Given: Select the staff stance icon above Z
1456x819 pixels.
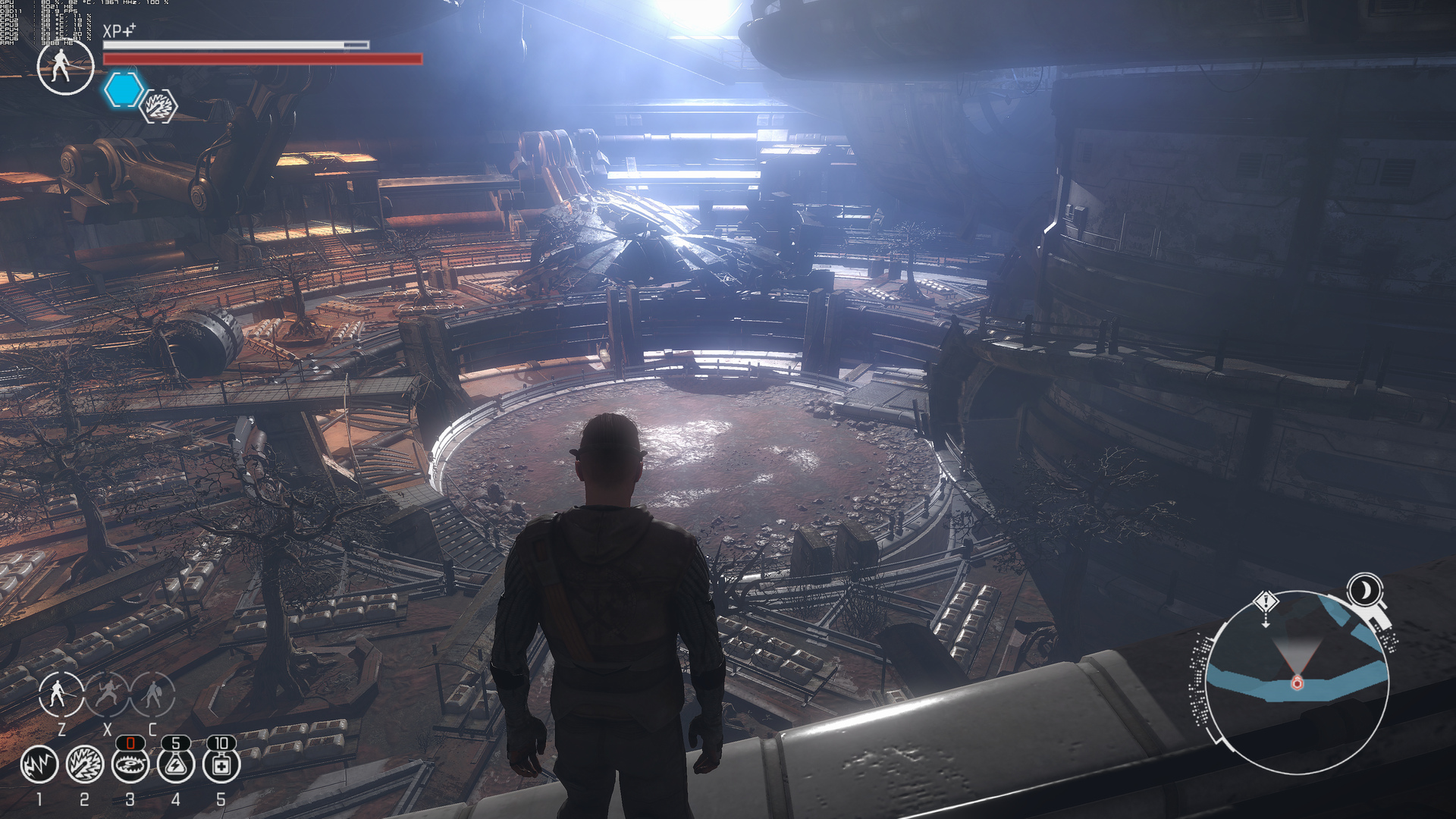Looking at the screenshot, I should click(x=60, y=694).
